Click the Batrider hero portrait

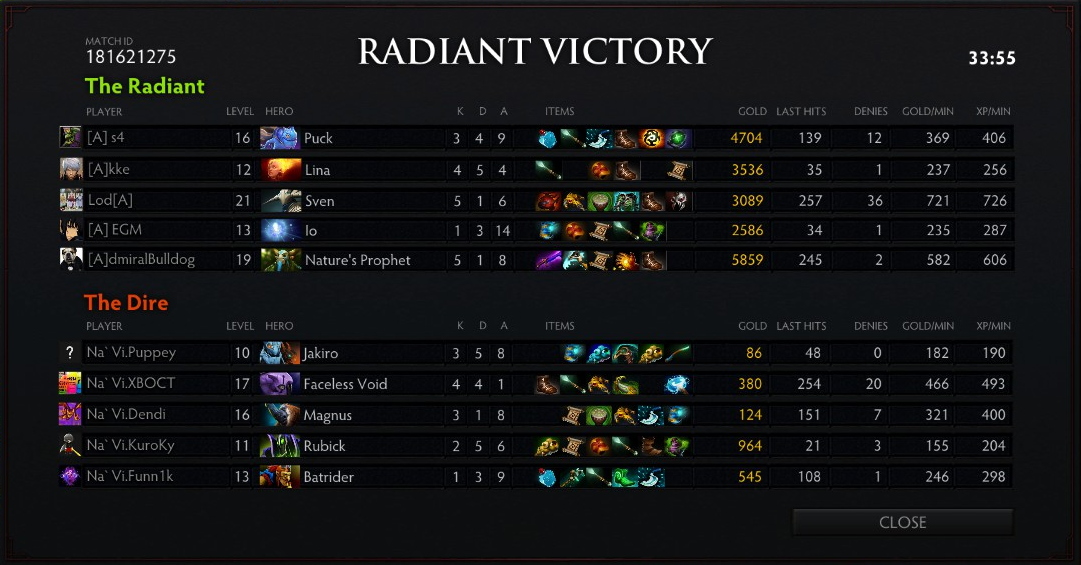(280, 477)
